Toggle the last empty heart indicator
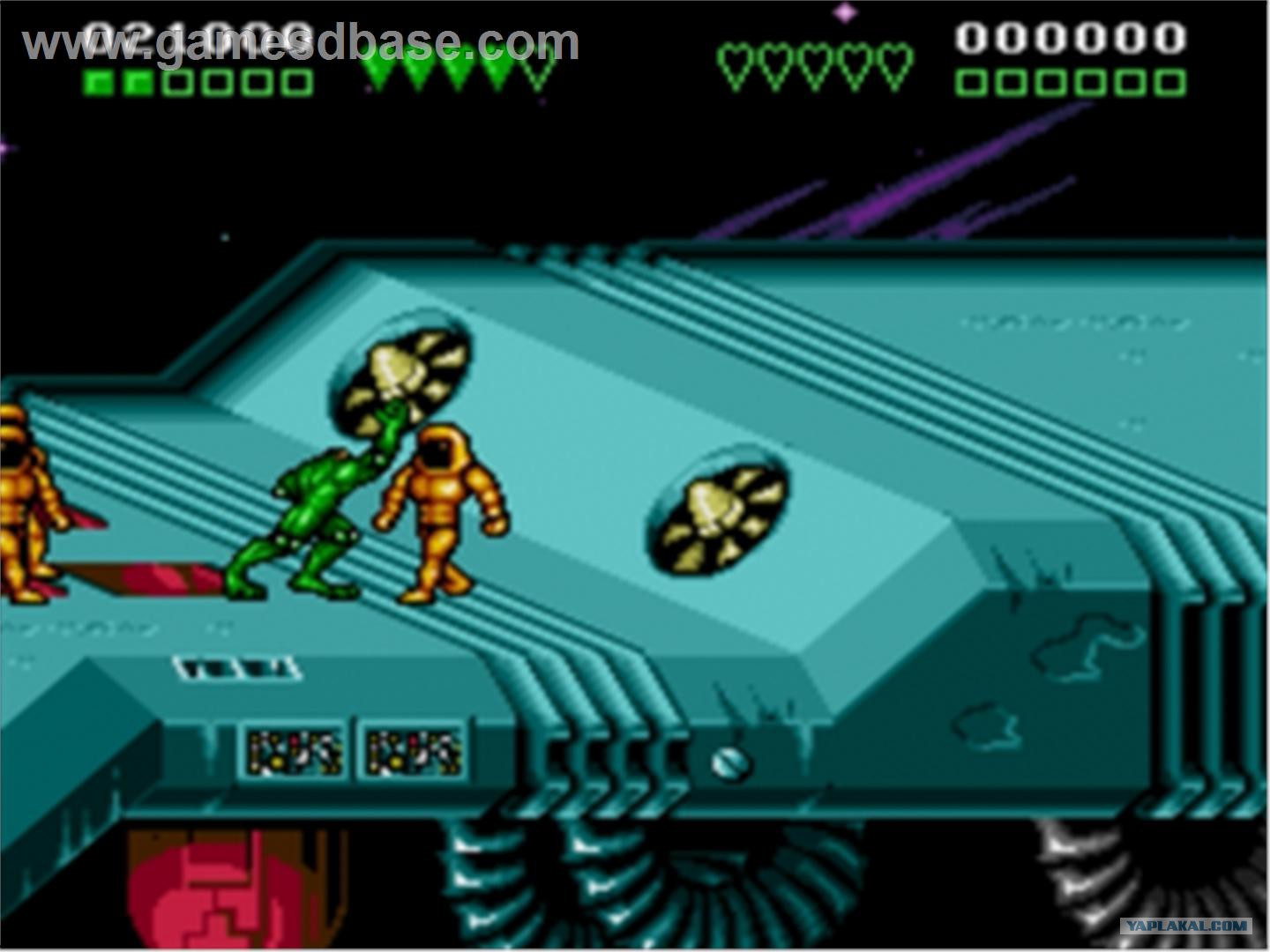 coord(893,60)
